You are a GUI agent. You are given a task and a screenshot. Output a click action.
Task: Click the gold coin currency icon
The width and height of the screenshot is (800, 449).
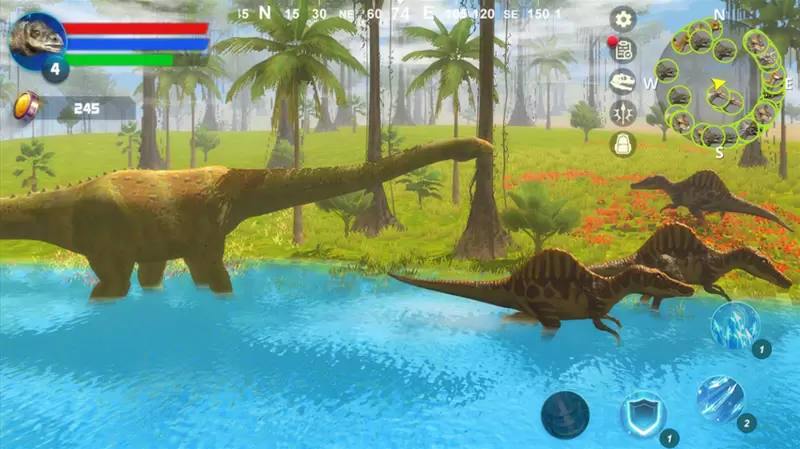tap(27, 105)
